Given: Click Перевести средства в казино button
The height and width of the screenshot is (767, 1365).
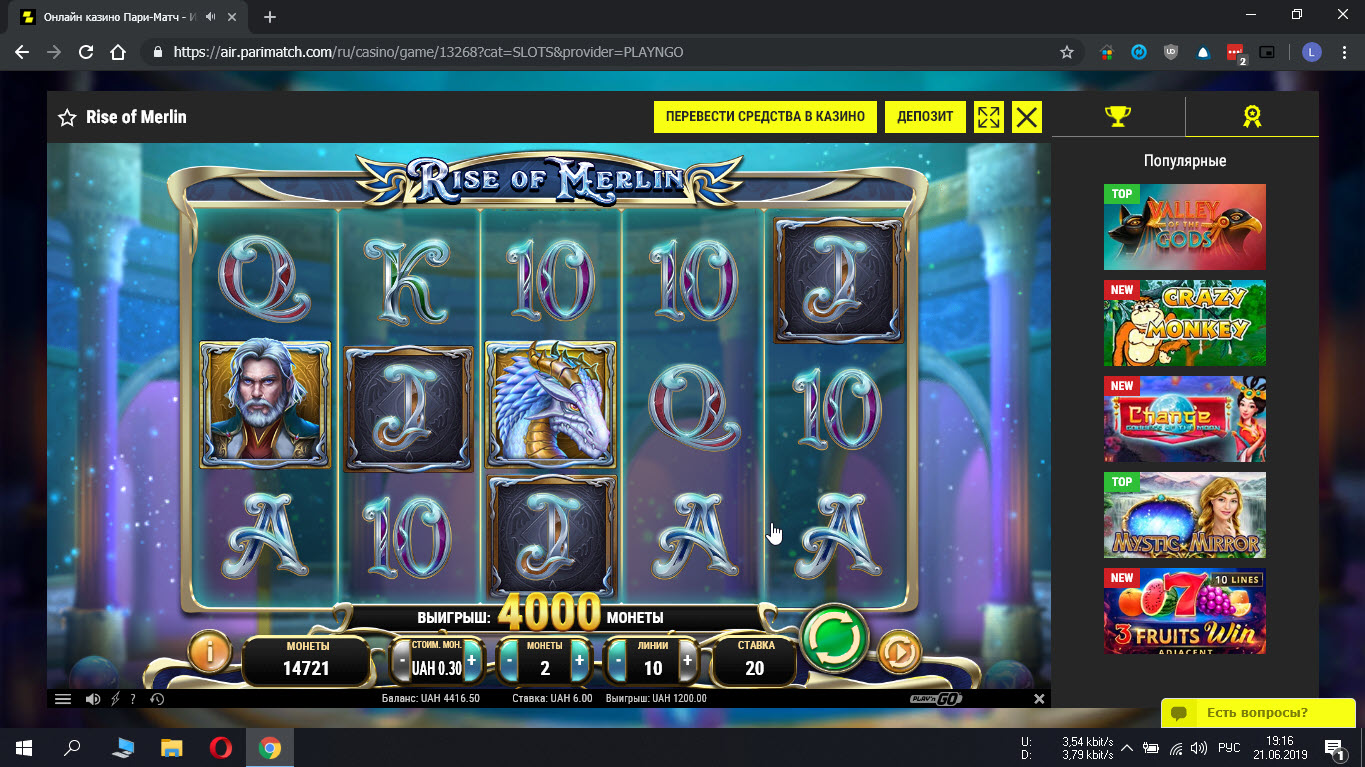Looking at the screenshot, I should pos(765,117).
